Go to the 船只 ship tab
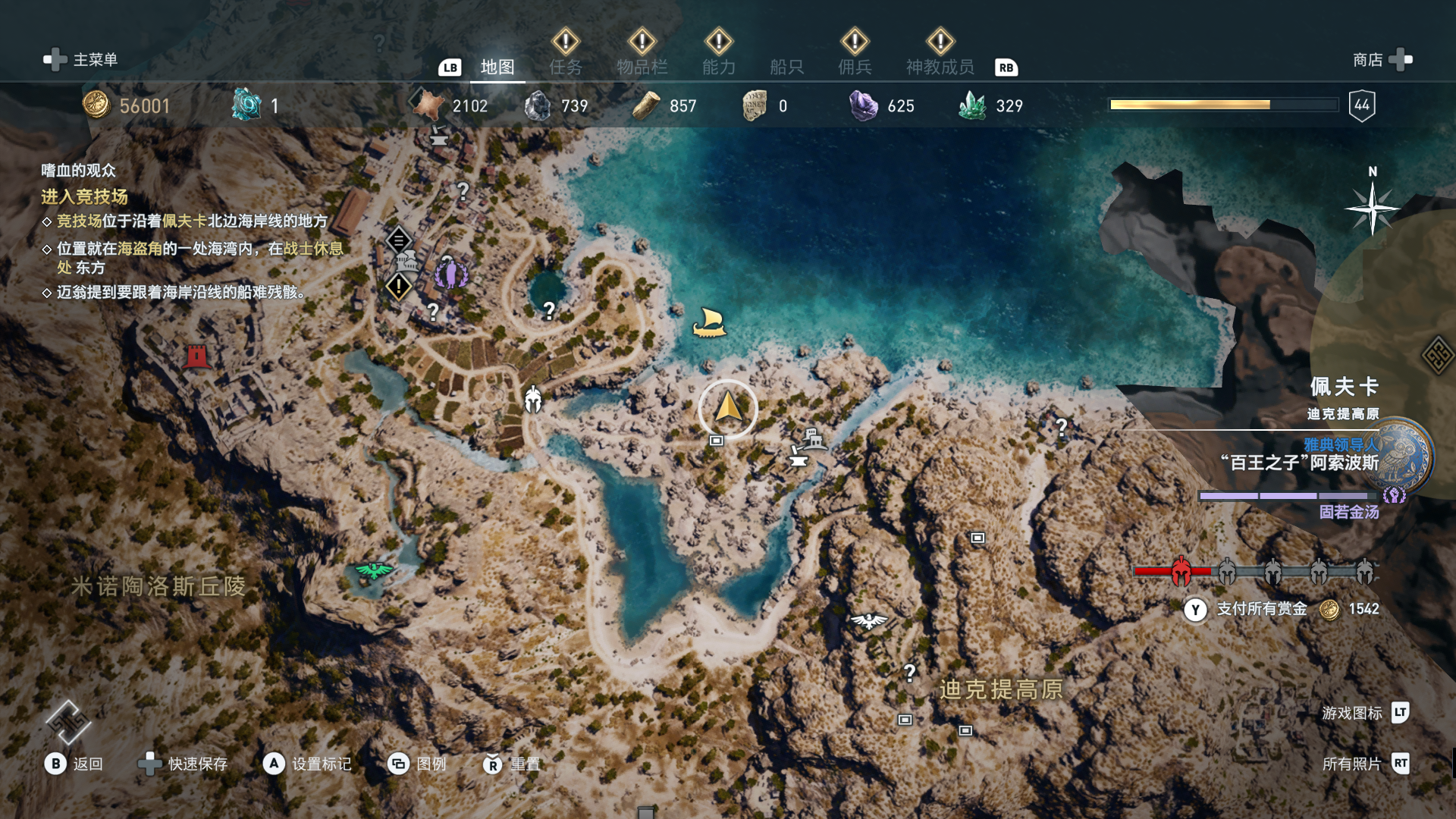Image resolution: width=1456 pixels, height=819 pixels. [x=786, y=67]
